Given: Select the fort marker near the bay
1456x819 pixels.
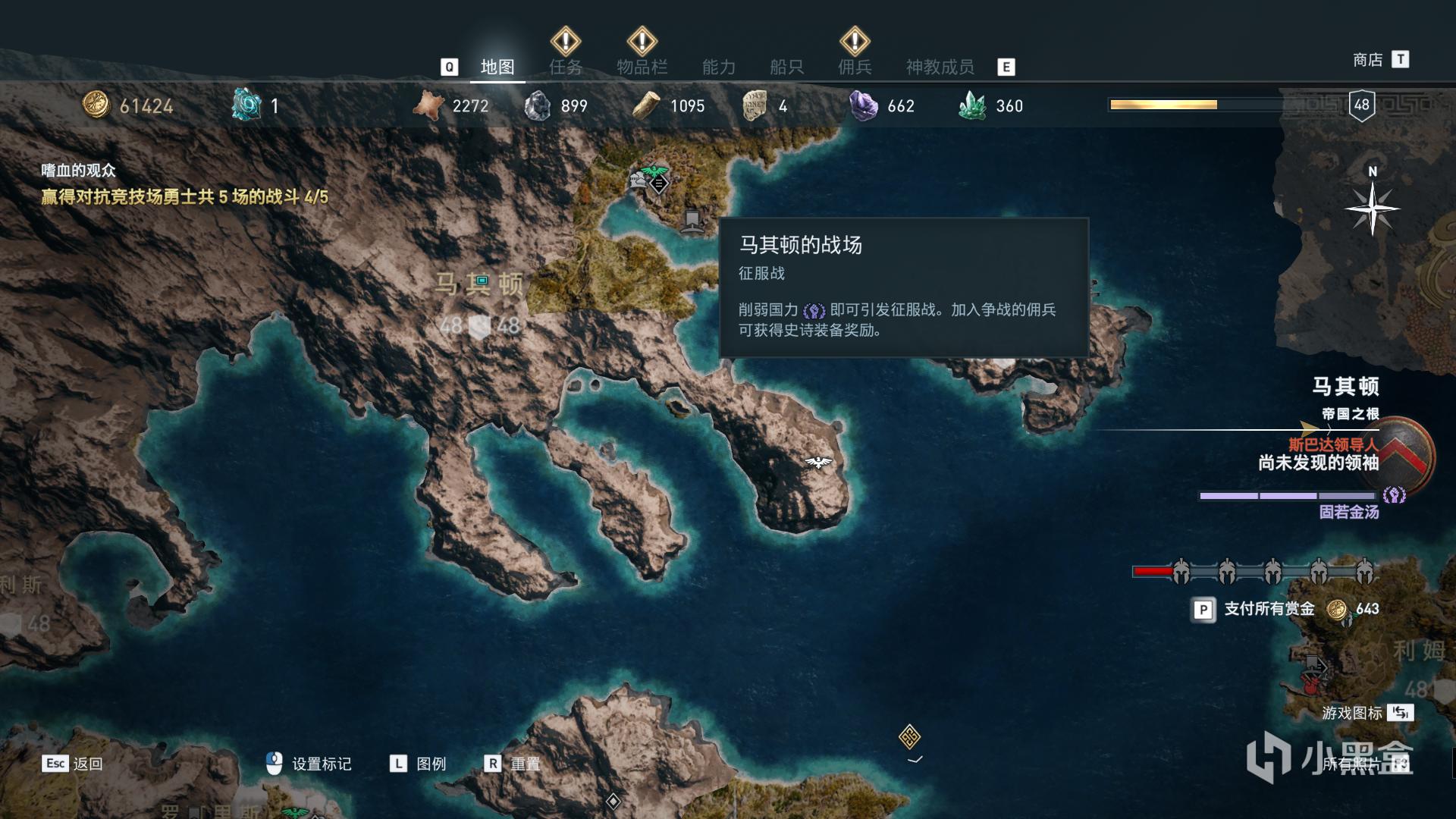Looking at the screenshot, I should coord(691,221).
